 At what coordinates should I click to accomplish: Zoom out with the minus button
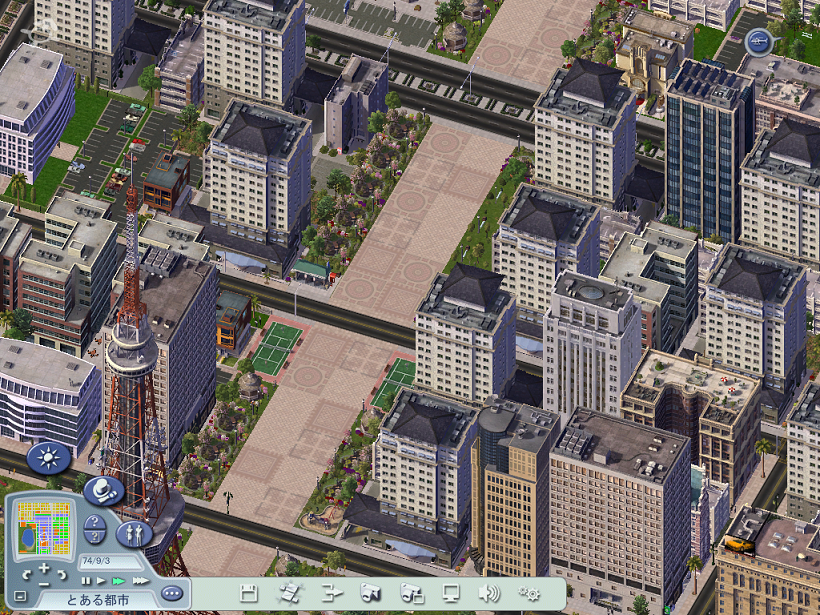click(42, 583)
